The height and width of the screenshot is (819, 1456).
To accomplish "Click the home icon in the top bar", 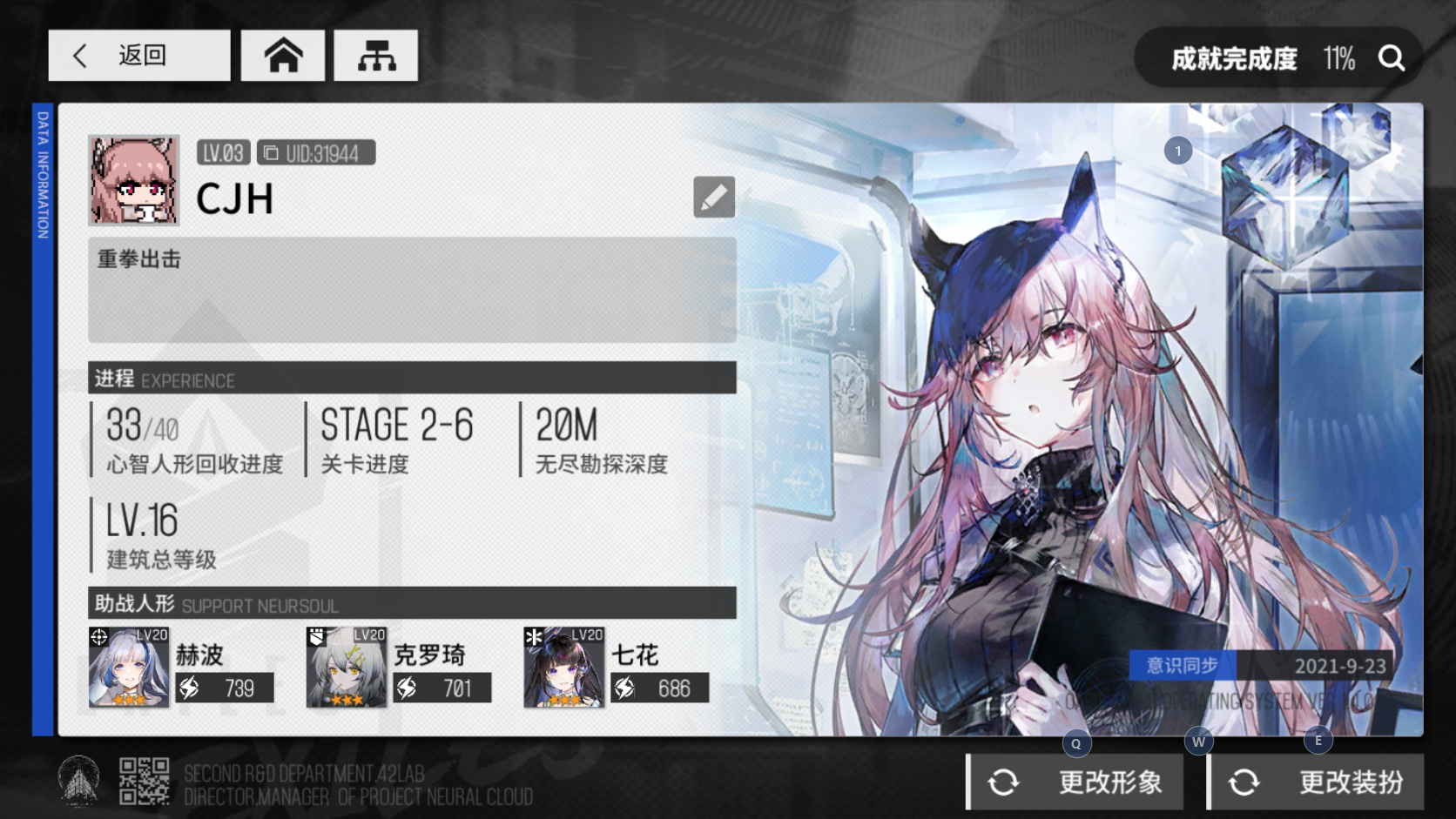I will click(282, 54).
